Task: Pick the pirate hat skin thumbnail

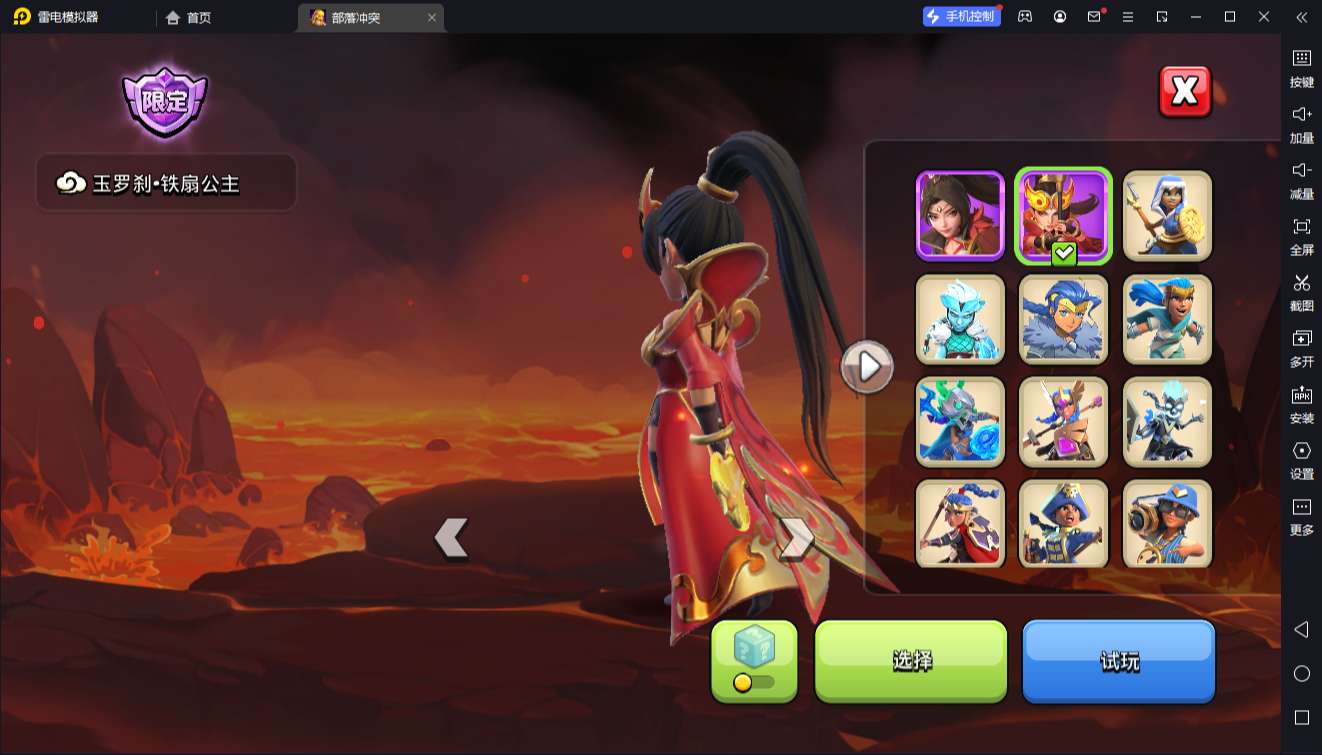Action: (1063, 524)
